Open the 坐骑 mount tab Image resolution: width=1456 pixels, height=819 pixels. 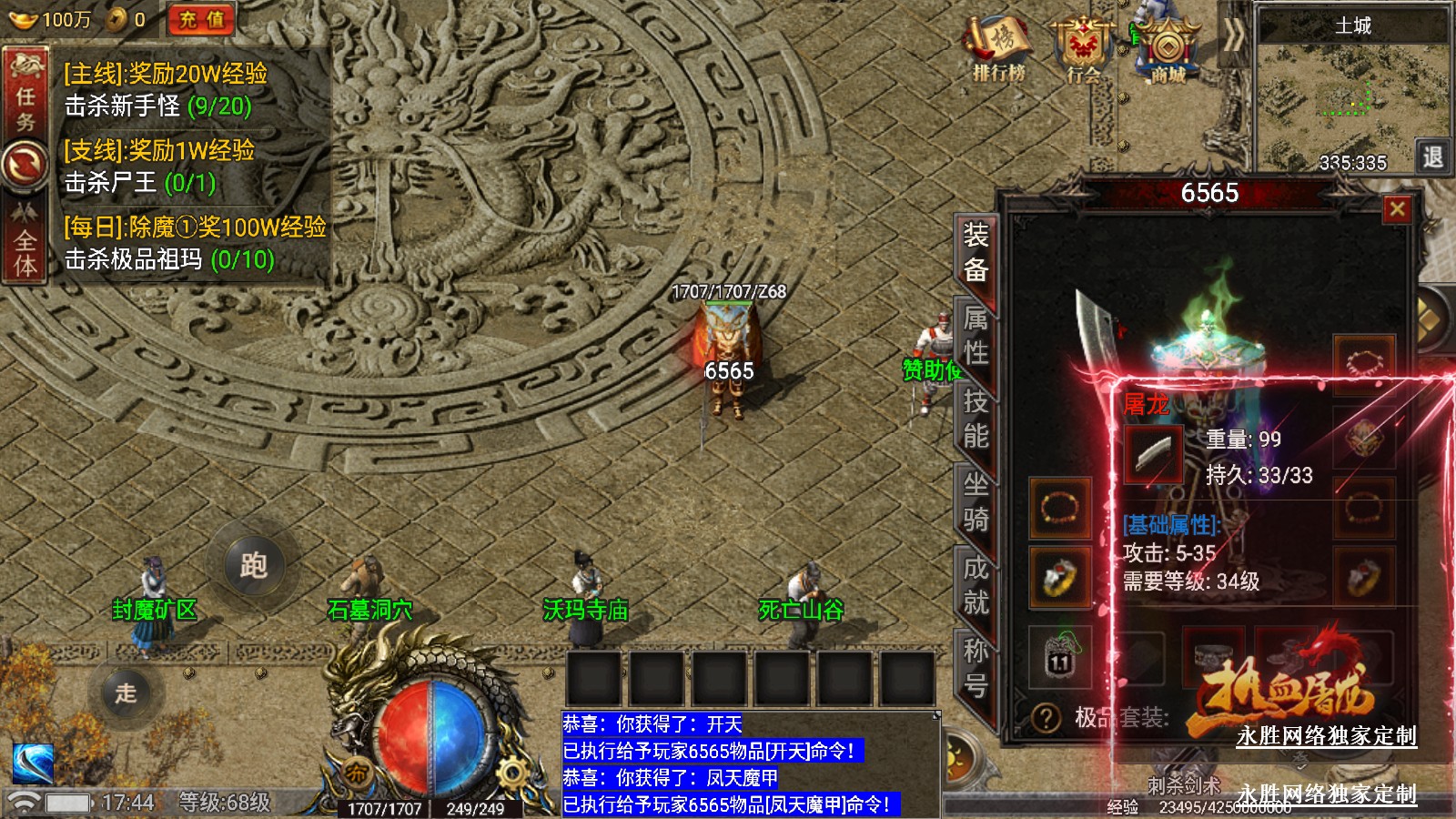pos(975,501)
